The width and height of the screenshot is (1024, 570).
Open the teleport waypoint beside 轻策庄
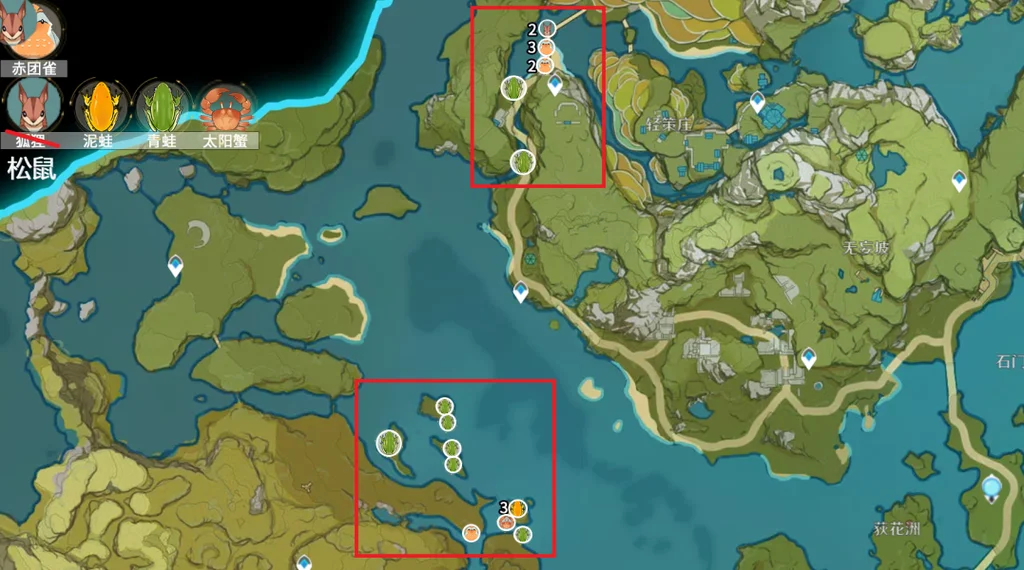[757, 101]
